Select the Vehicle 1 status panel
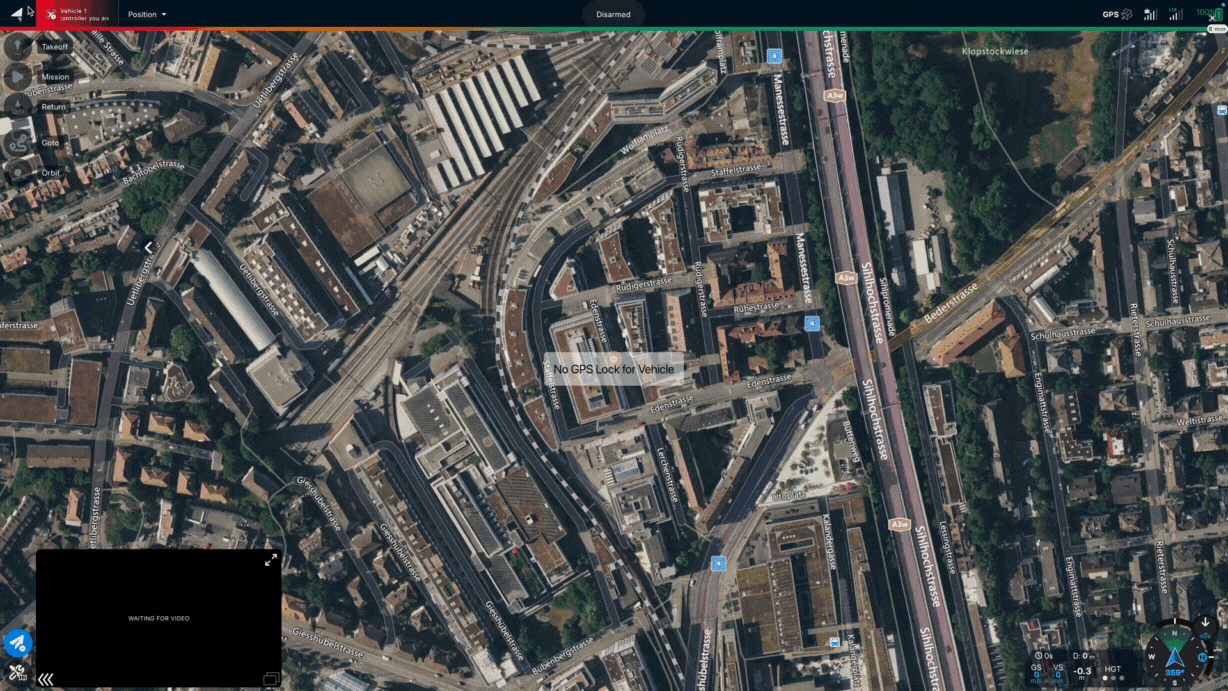The image size is (1228, 691). [x=77, y=14]
